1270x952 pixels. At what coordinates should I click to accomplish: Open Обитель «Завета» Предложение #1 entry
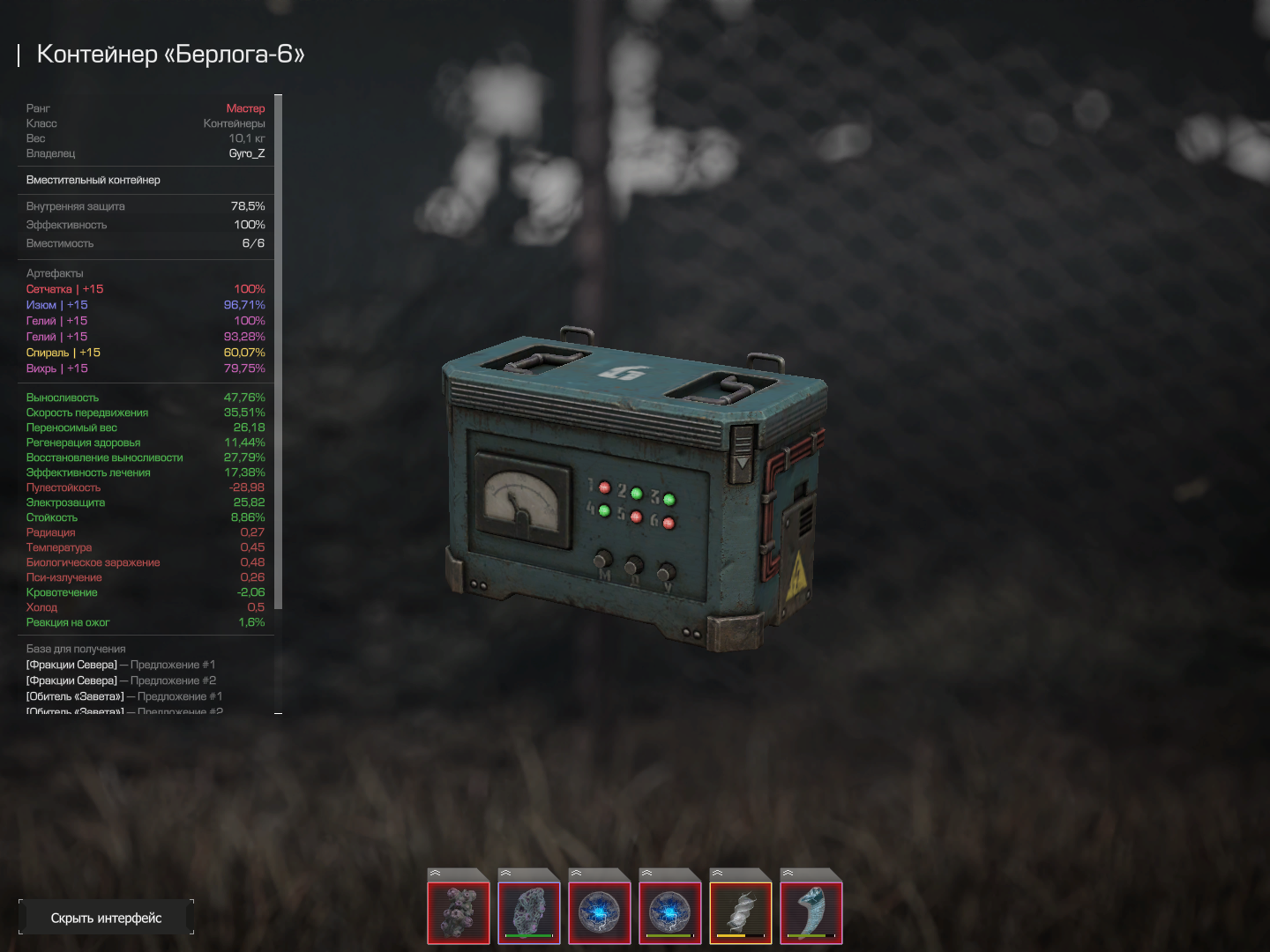tap(124, 696)
